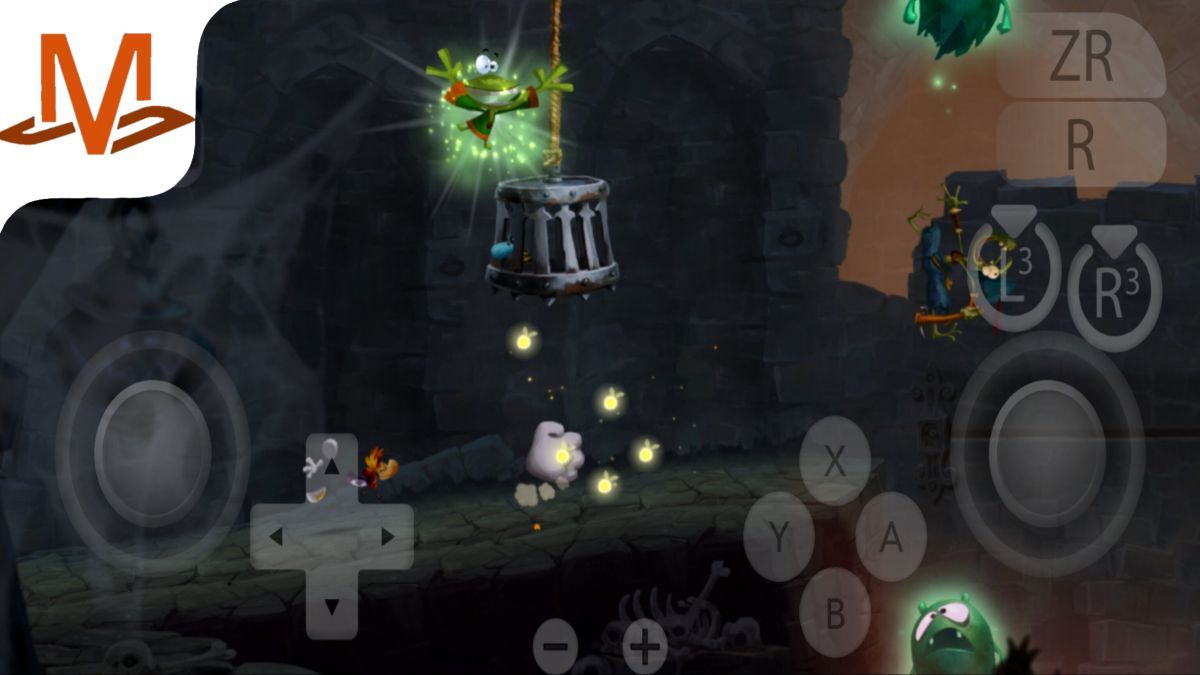Tap the ZR shoulder button
This screenshot has width=1200, height=675.
(1081, 58)
